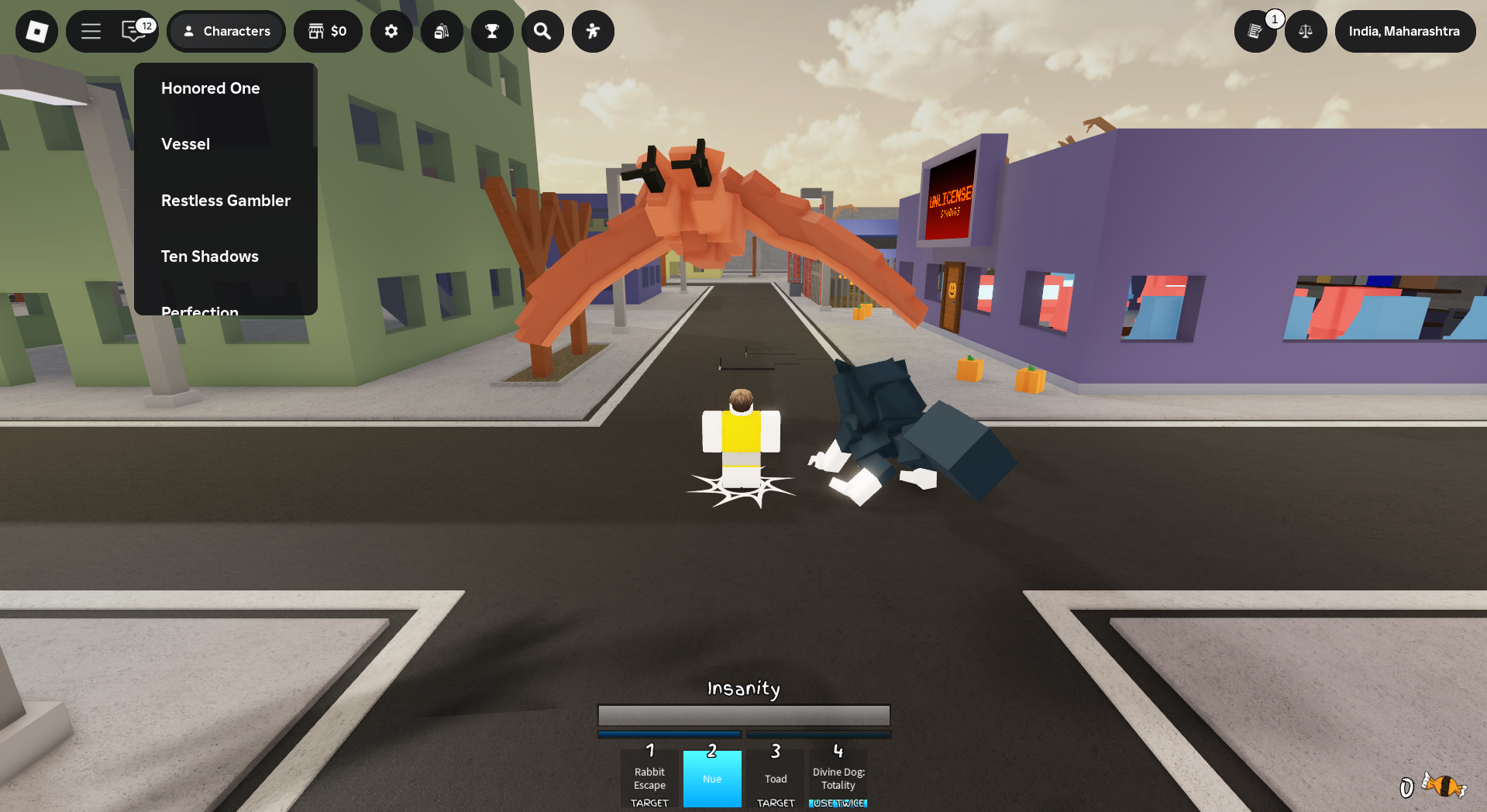Click the Insanity progress bar

click(x=743, y=715)
